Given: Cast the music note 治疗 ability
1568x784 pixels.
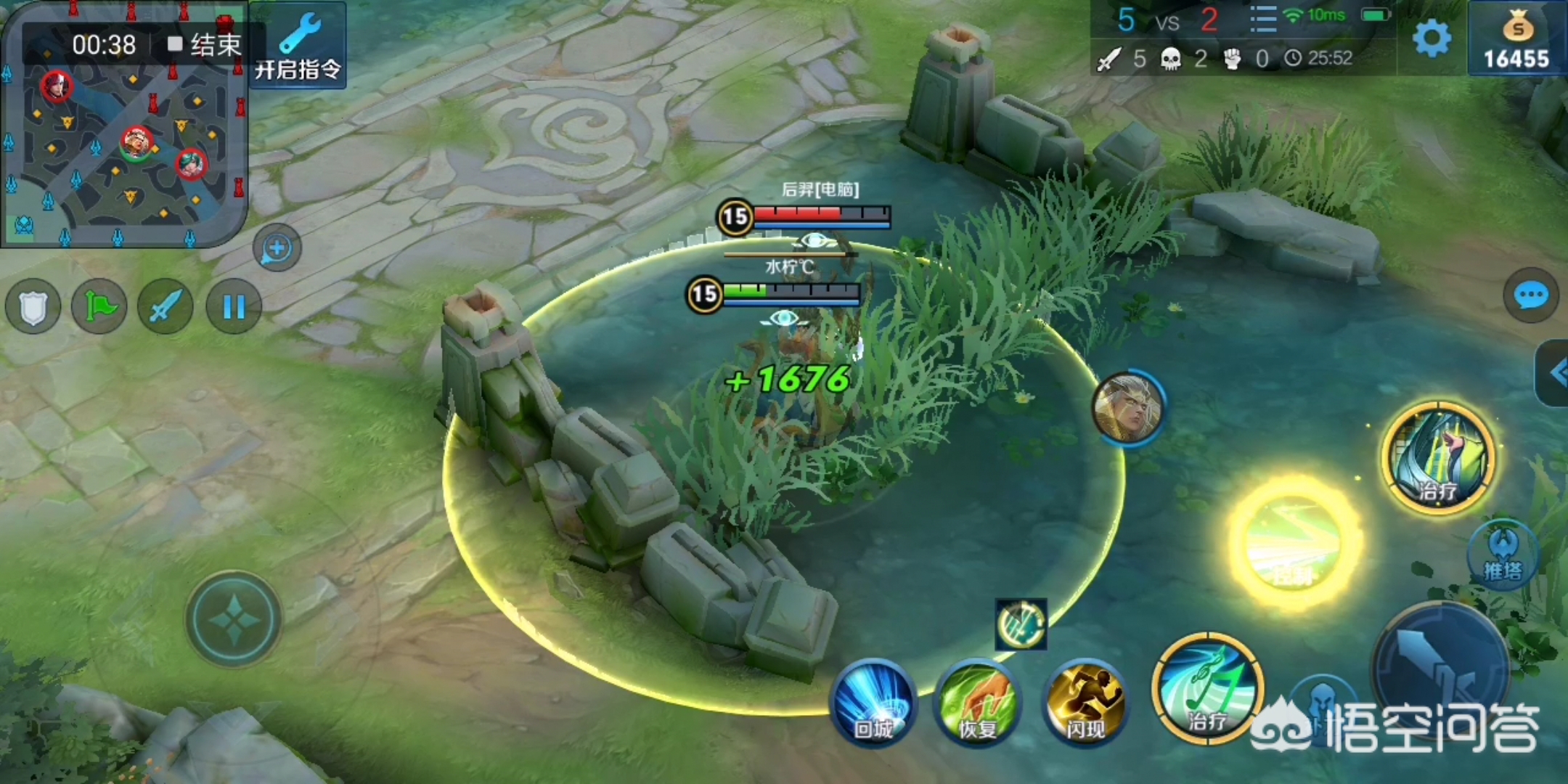Looking at the screenshot, I should point(1206,688).
